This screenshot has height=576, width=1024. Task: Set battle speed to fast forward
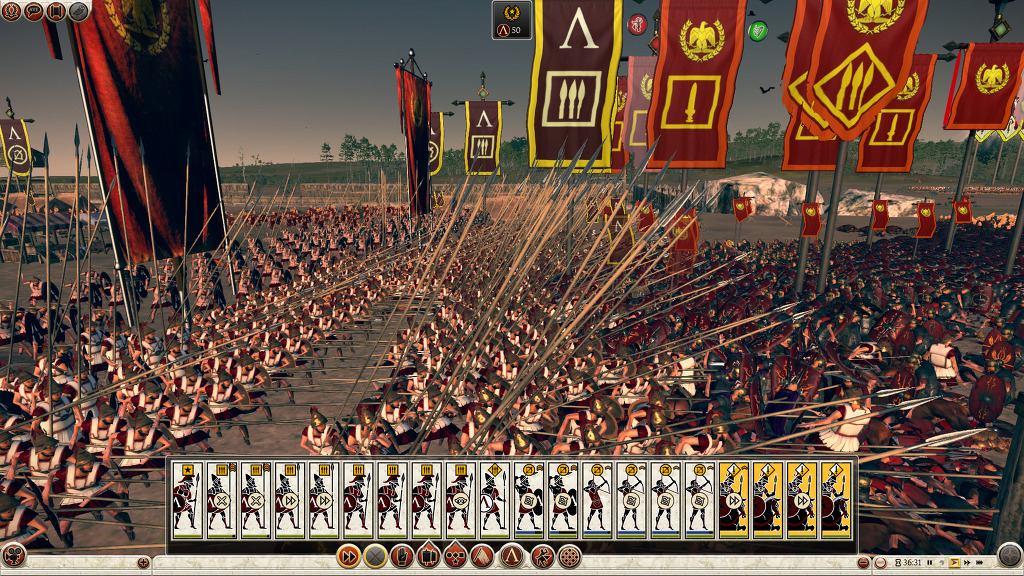[965, 563]
